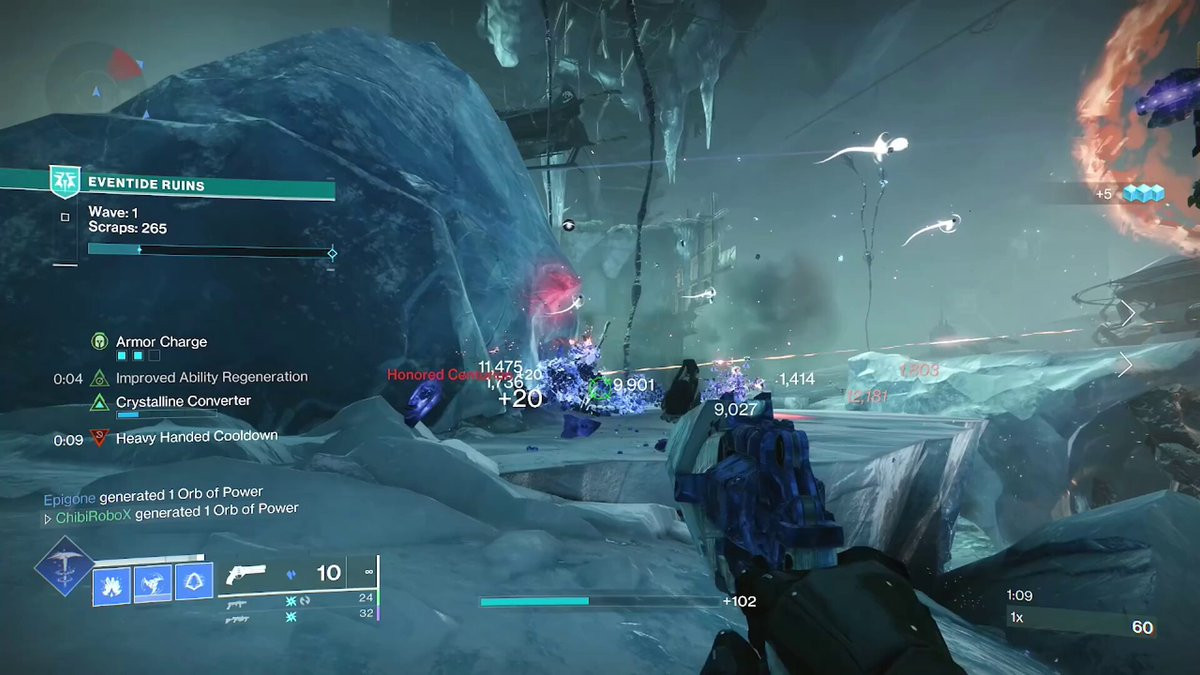Viewport: 1200px width, 675px height.
Task: Click ChibiRoboX's name in the activity feed
Action: pos(92,510)
